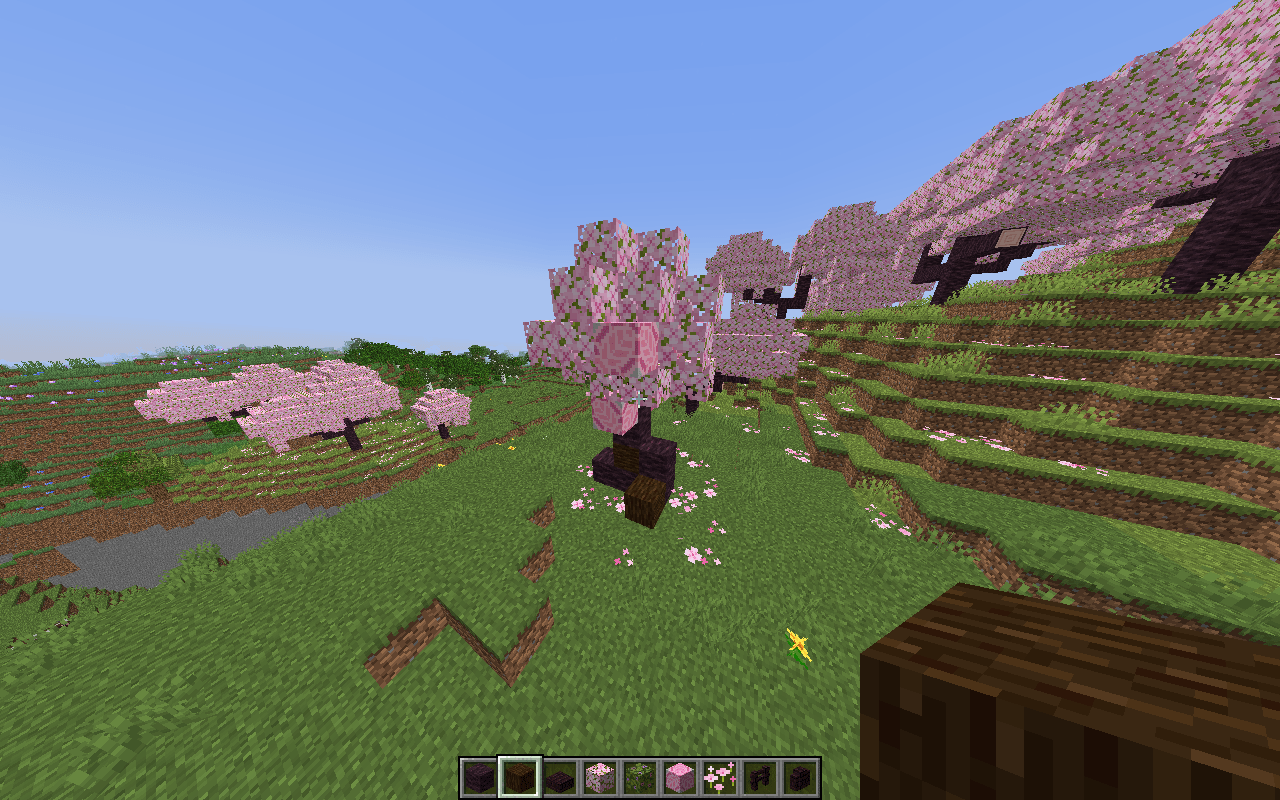Select the block in the last hotbar slot
This screenshot has height=800, width=1280.
800,773
